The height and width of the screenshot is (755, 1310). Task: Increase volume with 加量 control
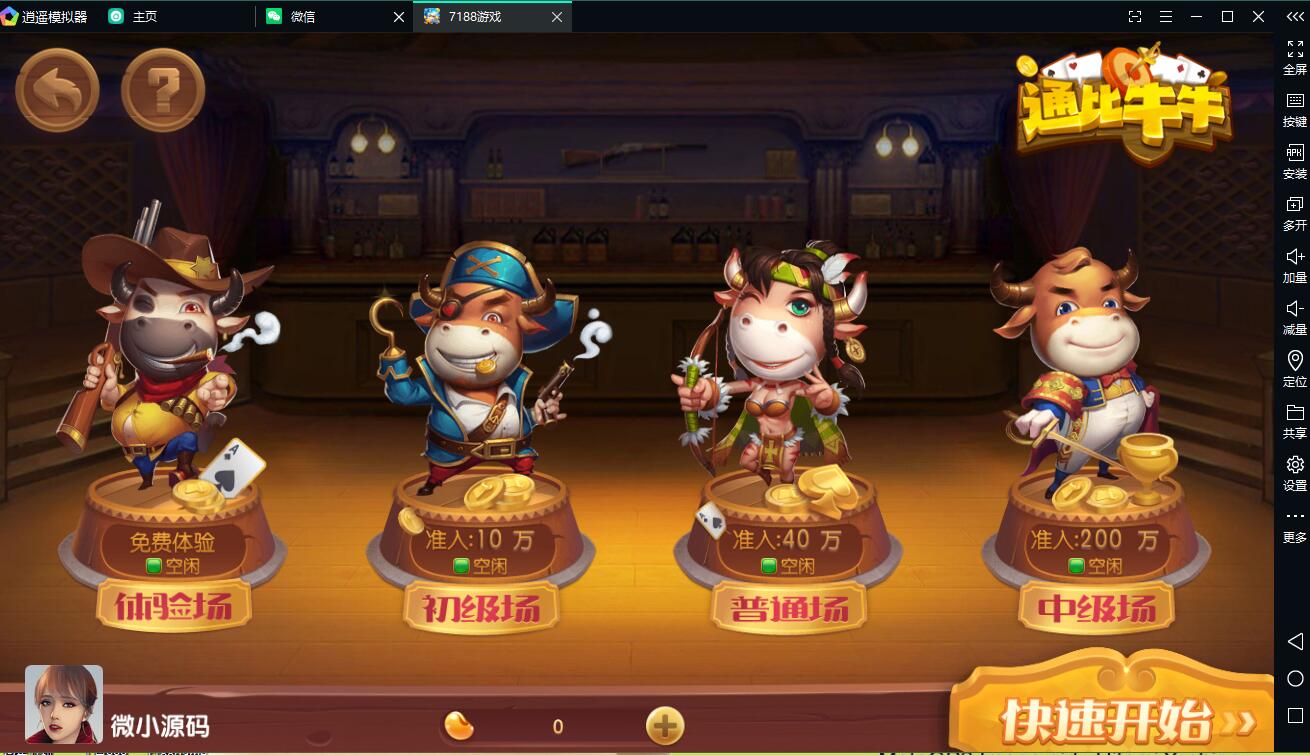coord(1294,264)
